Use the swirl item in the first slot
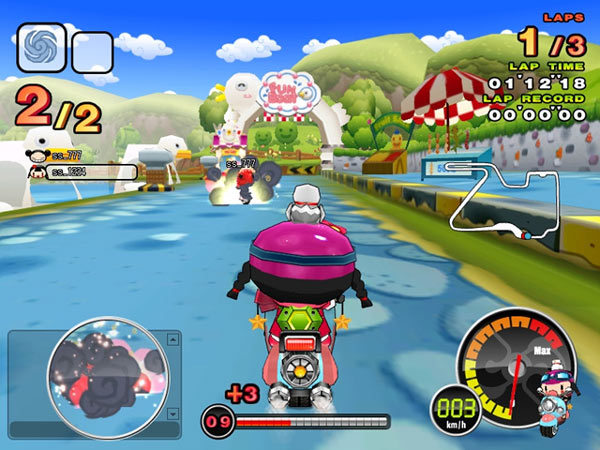The image size is (600, 450). point(41,45)
